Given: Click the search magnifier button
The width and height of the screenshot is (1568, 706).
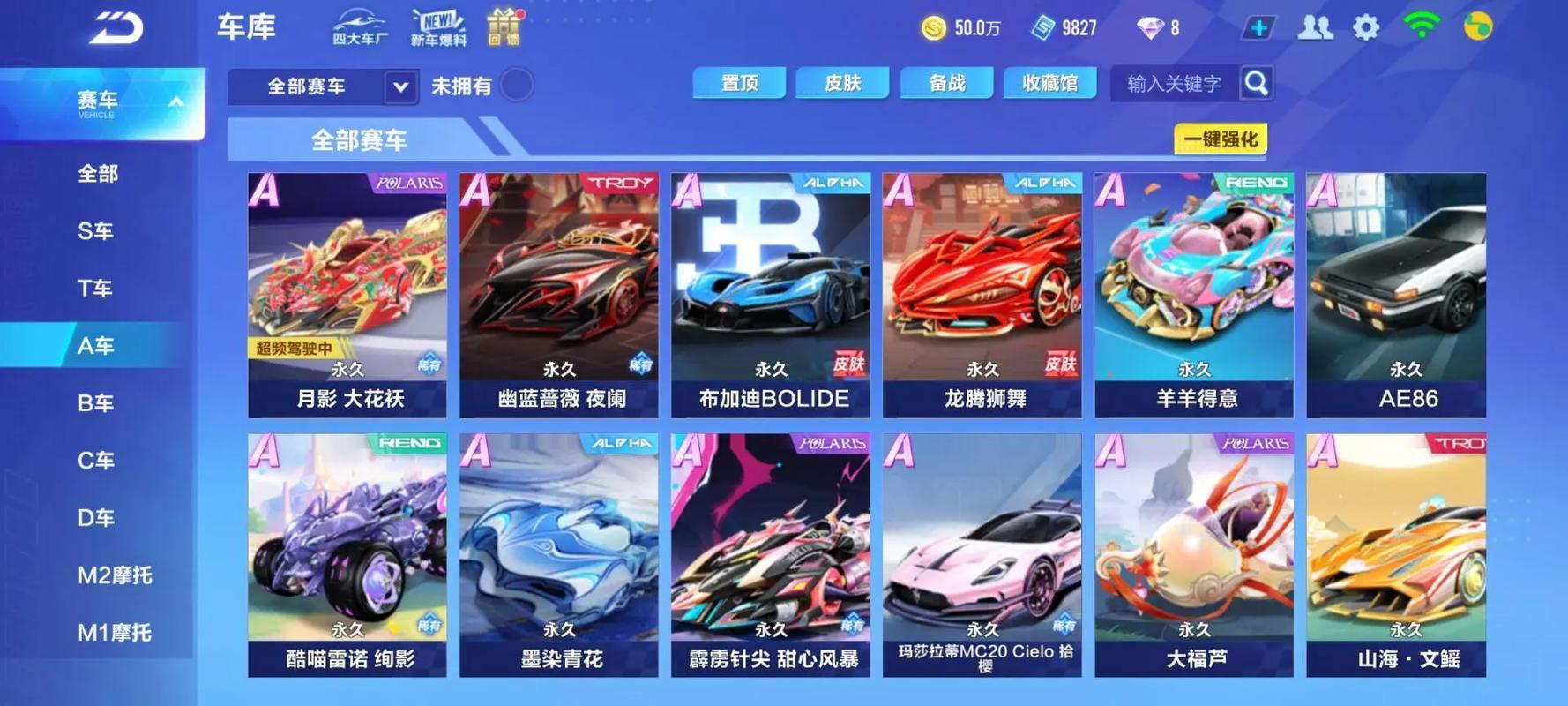Looking at the screenshot, I should click(1257, 82).
